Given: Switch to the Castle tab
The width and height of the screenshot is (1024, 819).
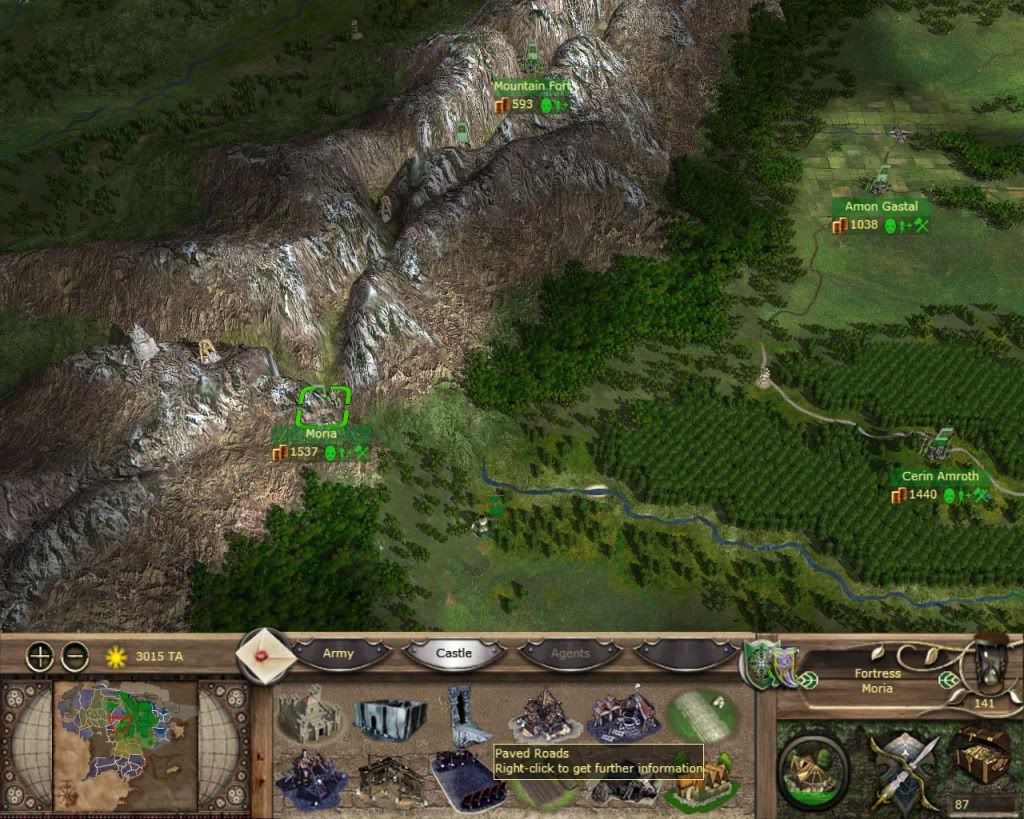Looking at the screenshot, I should 454,654.
